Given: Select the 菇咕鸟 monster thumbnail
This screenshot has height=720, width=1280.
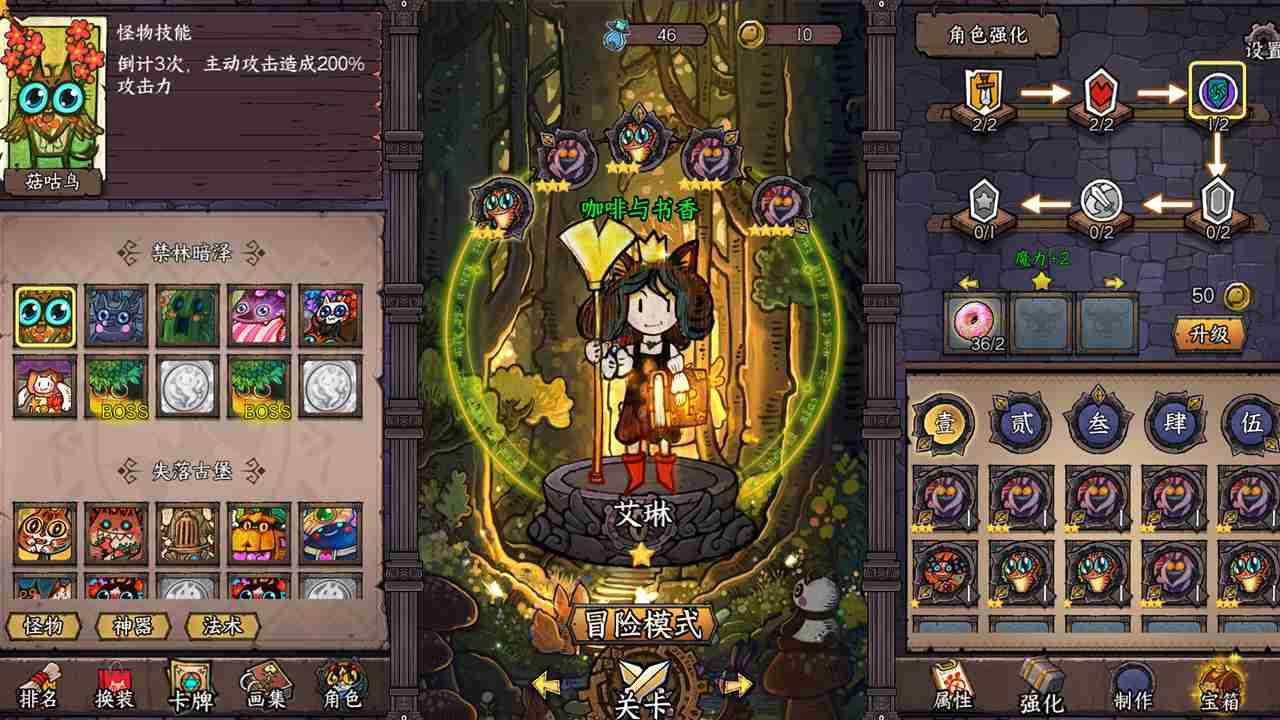Looking at the screenshot, I should [44, 316].
